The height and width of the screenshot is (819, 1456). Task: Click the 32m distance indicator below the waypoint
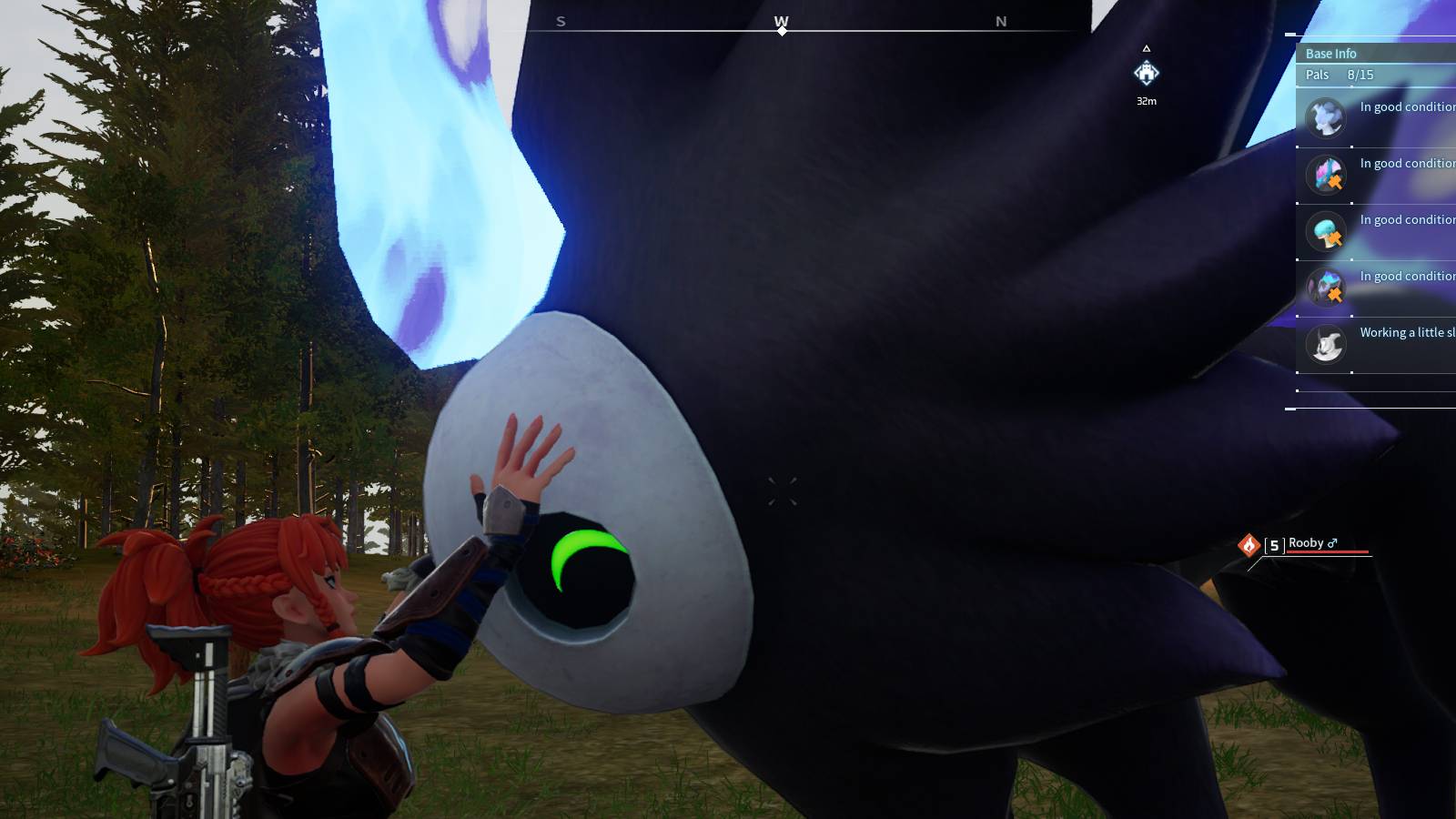1146,103
